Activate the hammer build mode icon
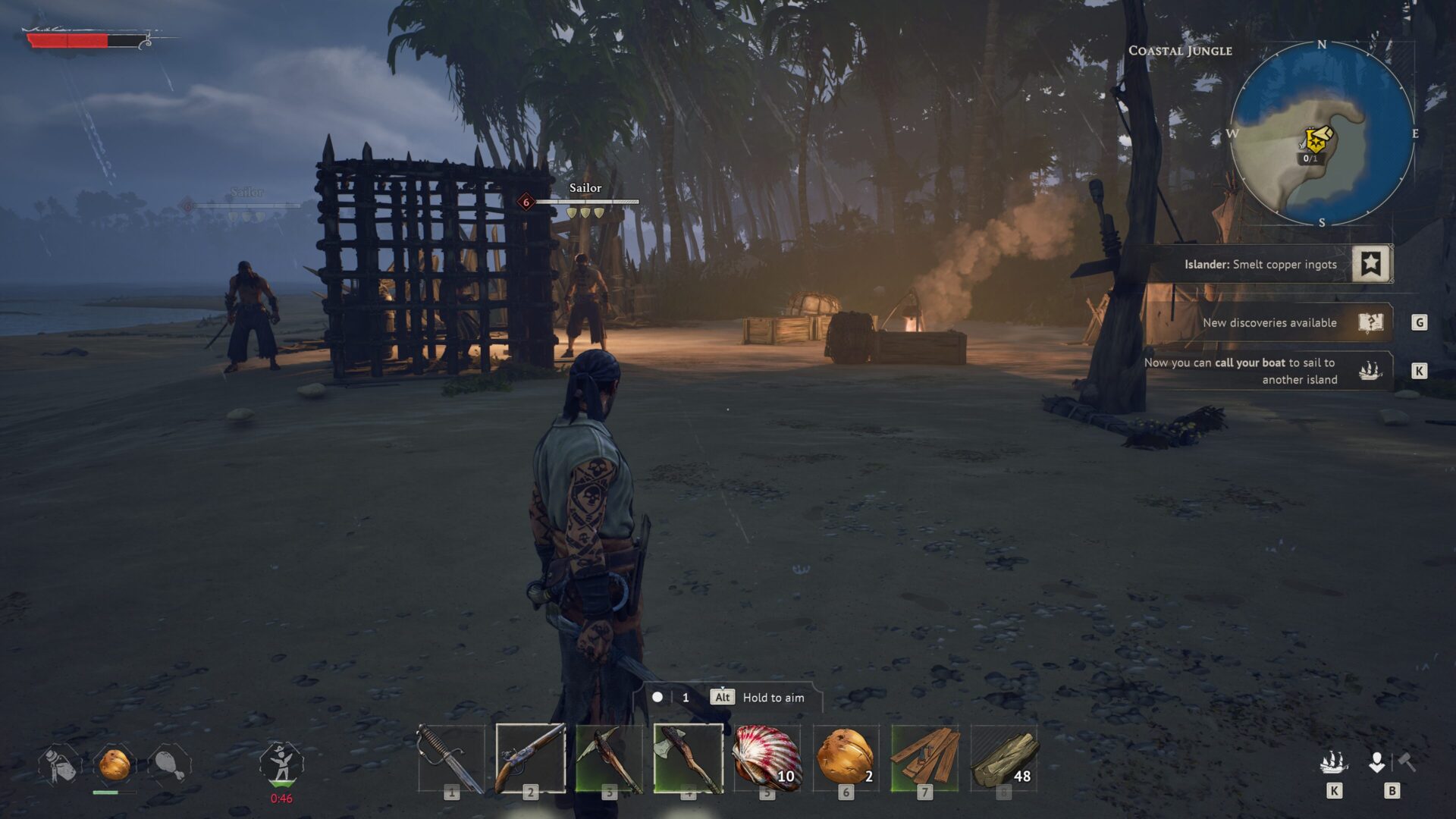Viewport: 1456px width, 819px height. [1407, 761]
